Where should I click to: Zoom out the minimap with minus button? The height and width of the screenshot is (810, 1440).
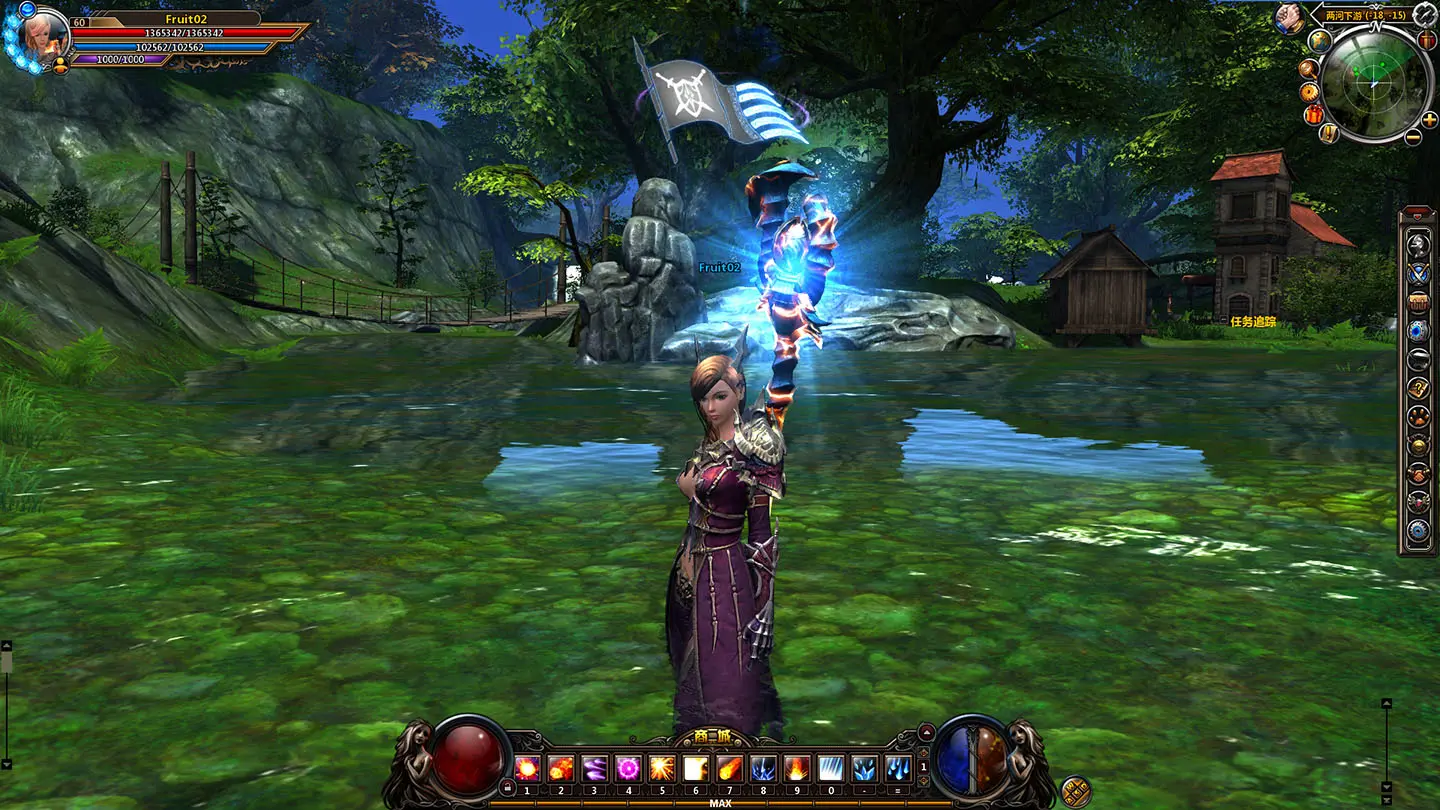[1414, 137]
